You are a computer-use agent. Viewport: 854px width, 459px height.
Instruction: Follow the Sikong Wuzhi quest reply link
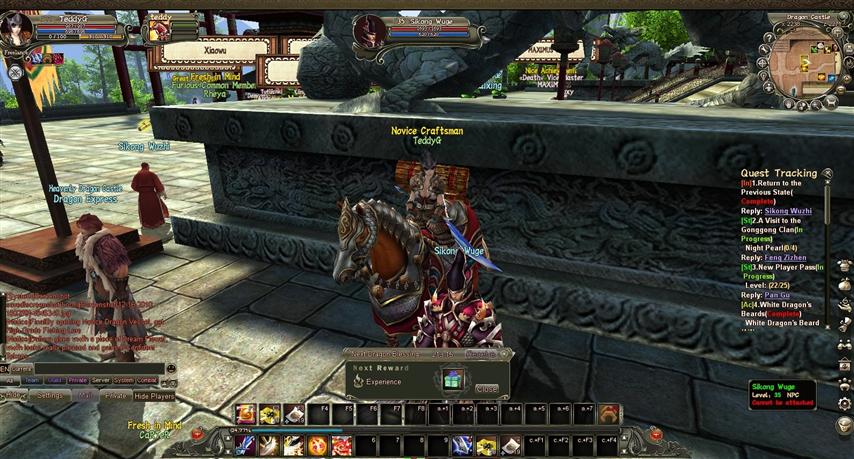click(789, 211)
